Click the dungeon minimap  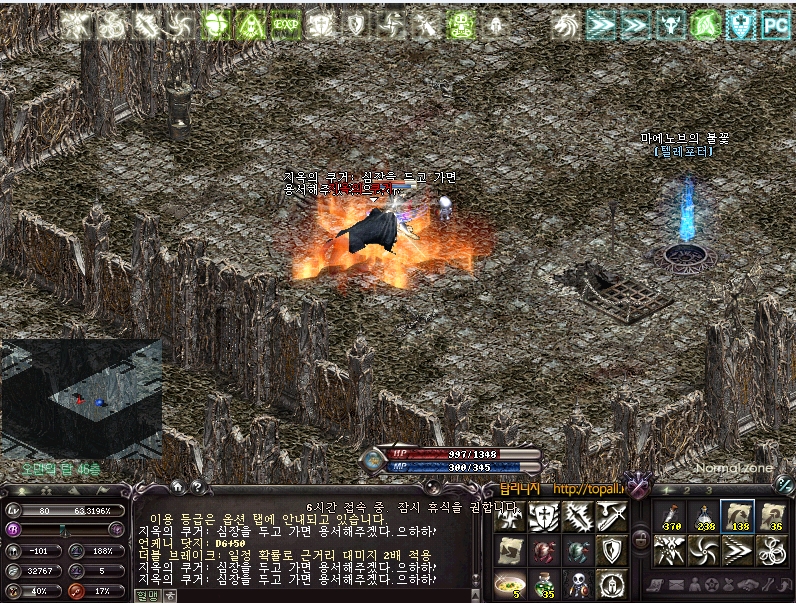point(81,398)
